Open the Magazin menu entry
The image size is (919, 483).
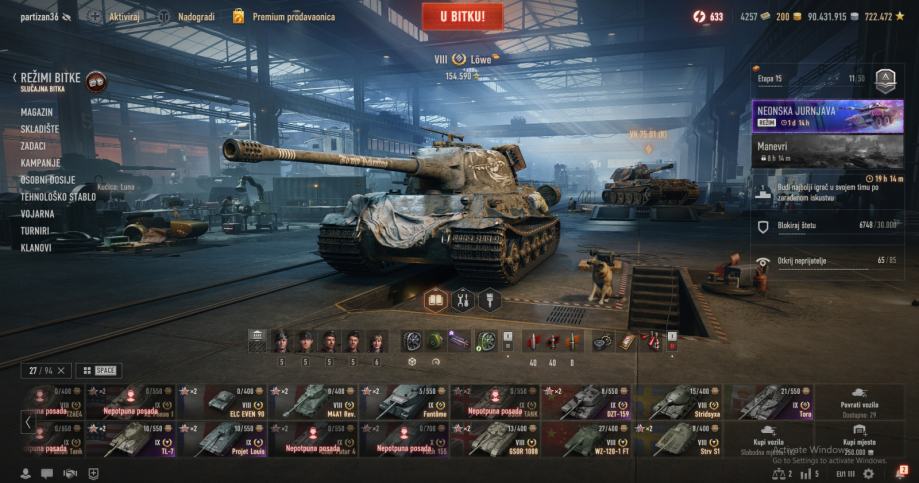(37, 112)
